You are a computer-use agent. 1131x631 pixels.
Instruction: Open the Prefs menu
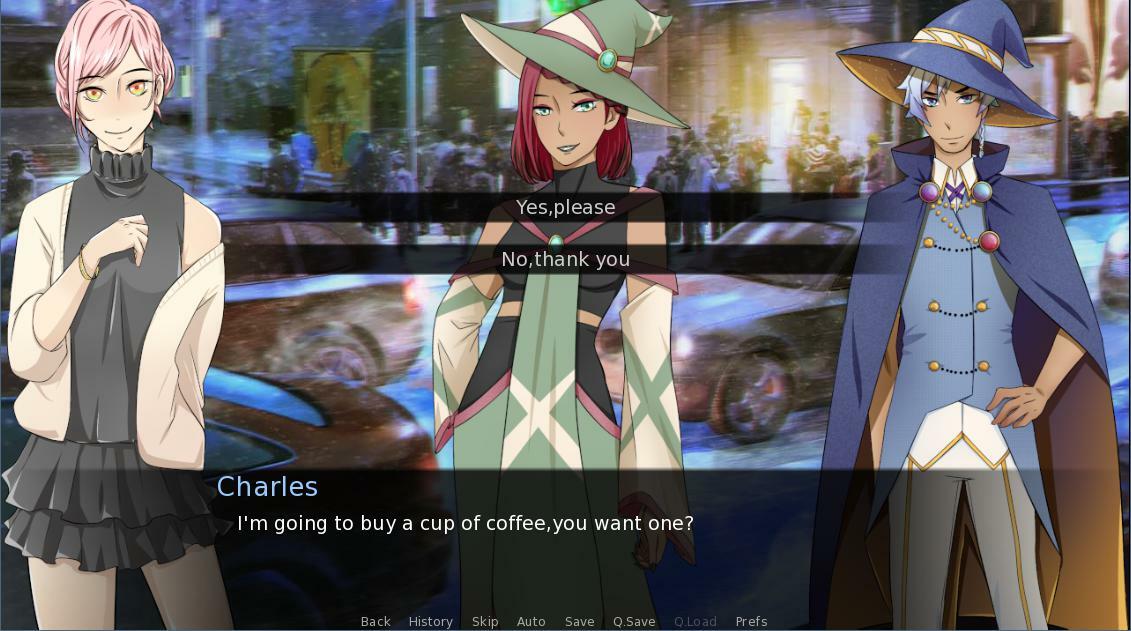751,621
